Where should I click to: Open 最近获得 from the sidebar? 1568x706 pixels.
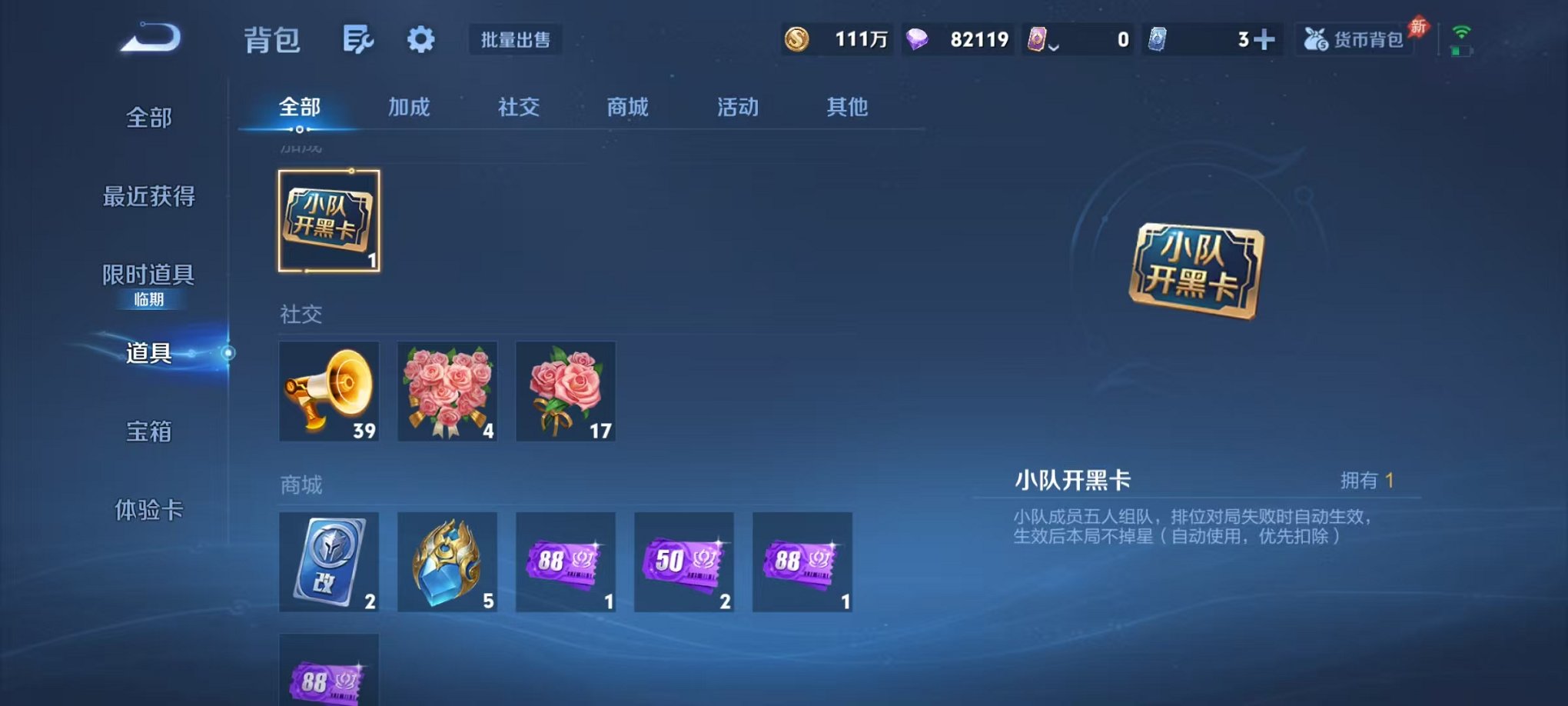148,197
